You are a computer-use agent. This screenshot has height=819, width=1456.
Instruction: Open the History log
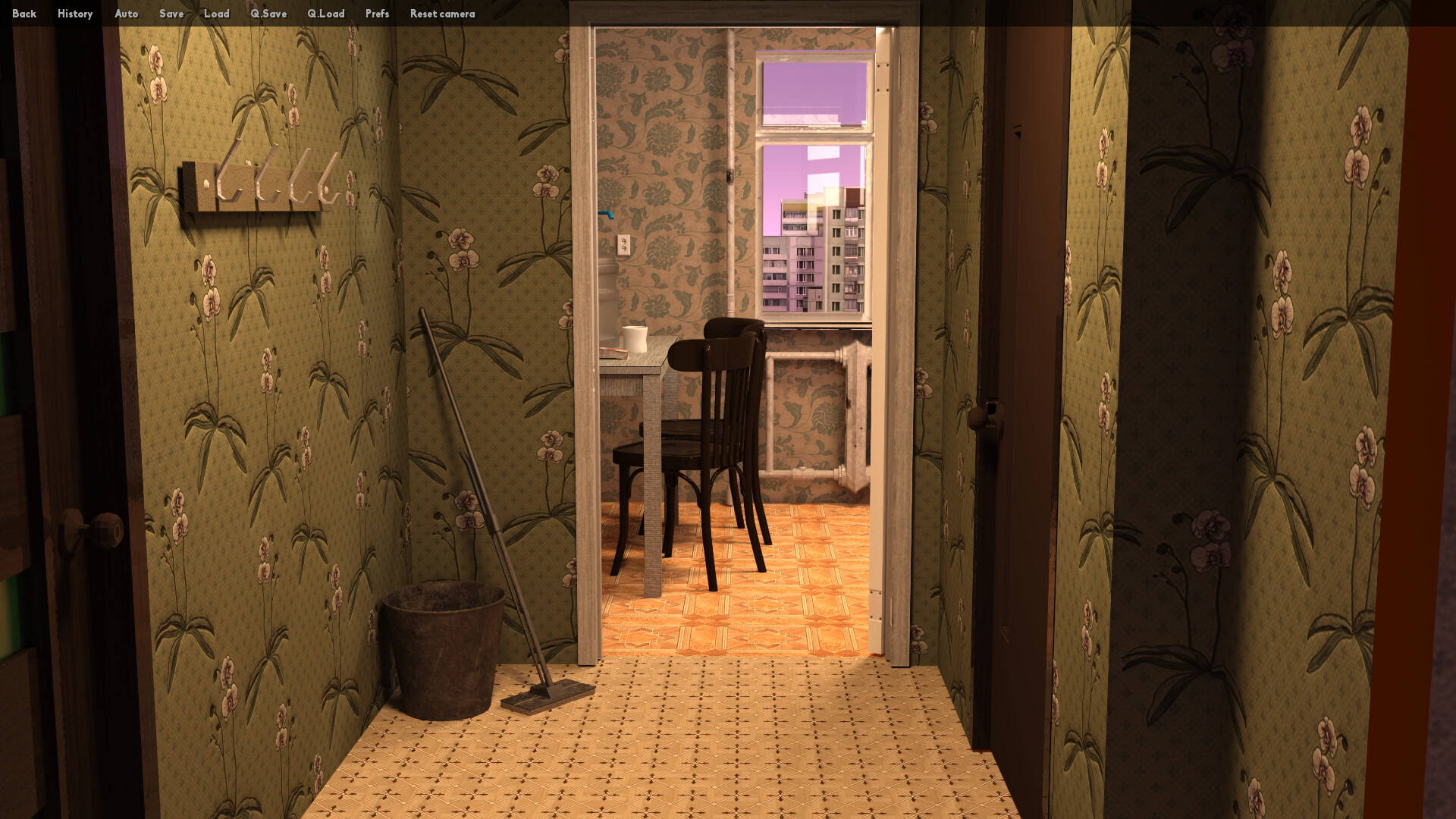click(x=74, y=14)
